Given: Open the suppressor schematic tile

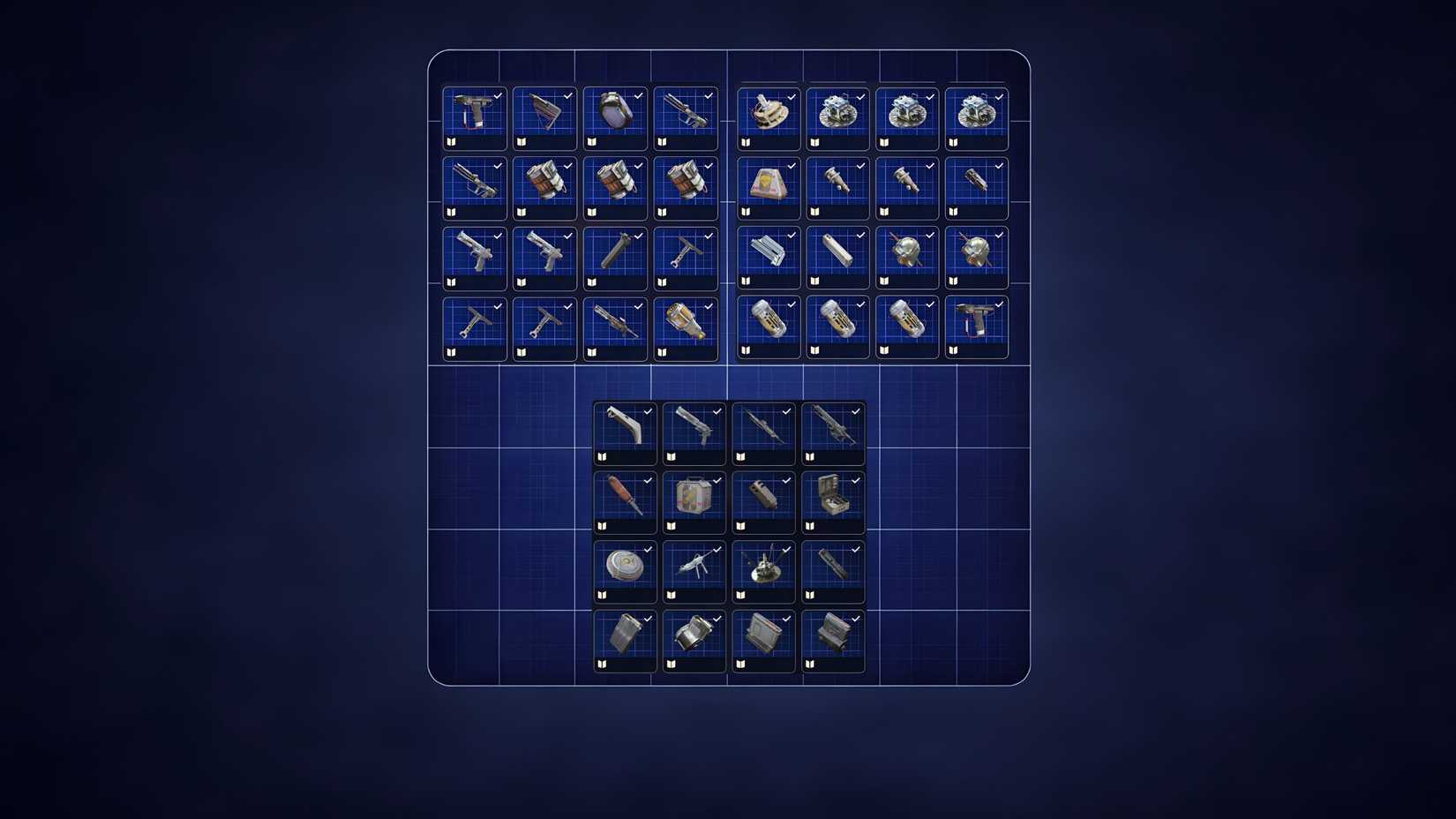Looking at the screenshot, I should 615,254.
